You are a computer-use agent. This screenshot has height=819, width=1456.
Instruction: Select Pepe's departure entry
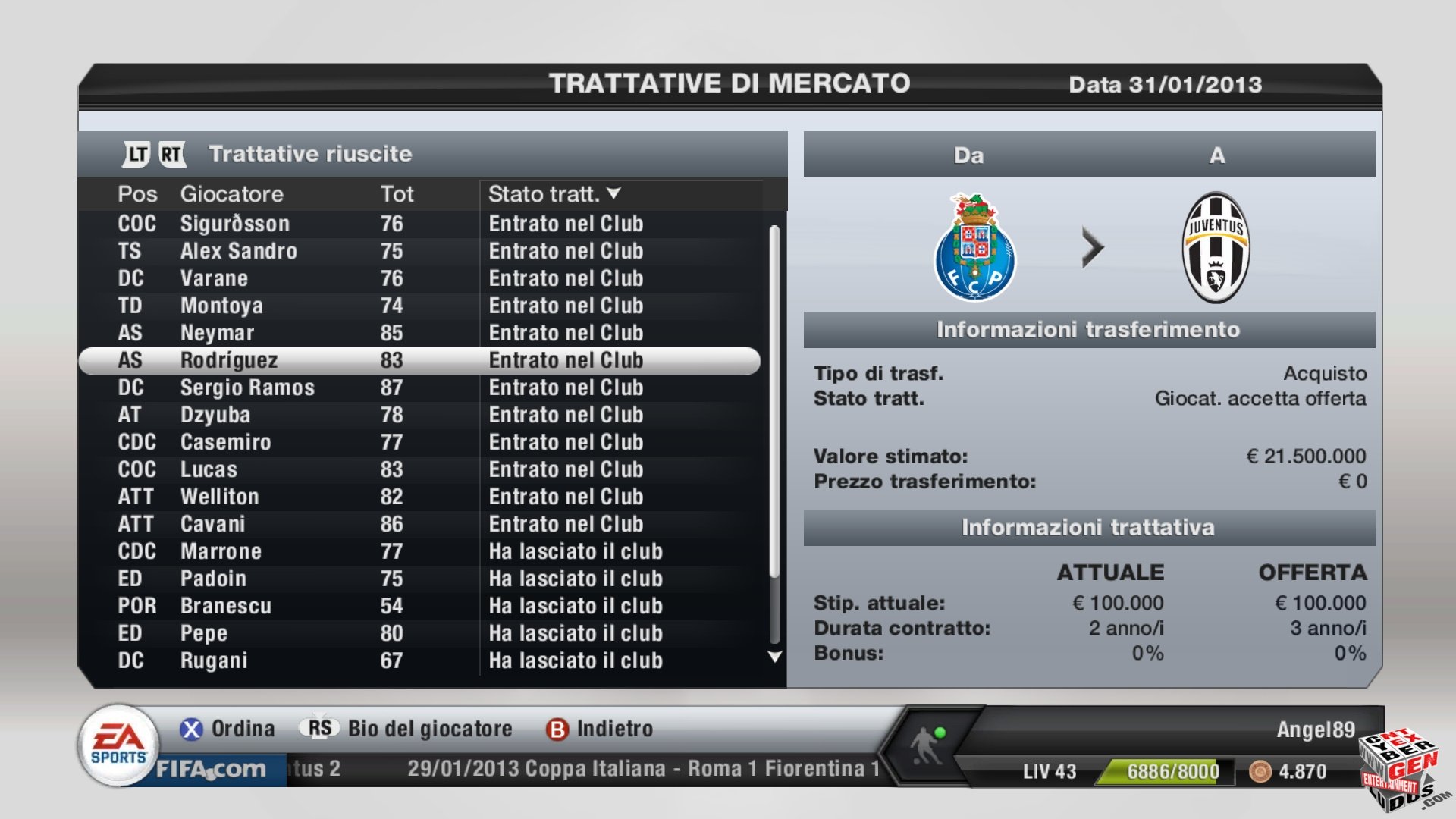click(203, 633)
